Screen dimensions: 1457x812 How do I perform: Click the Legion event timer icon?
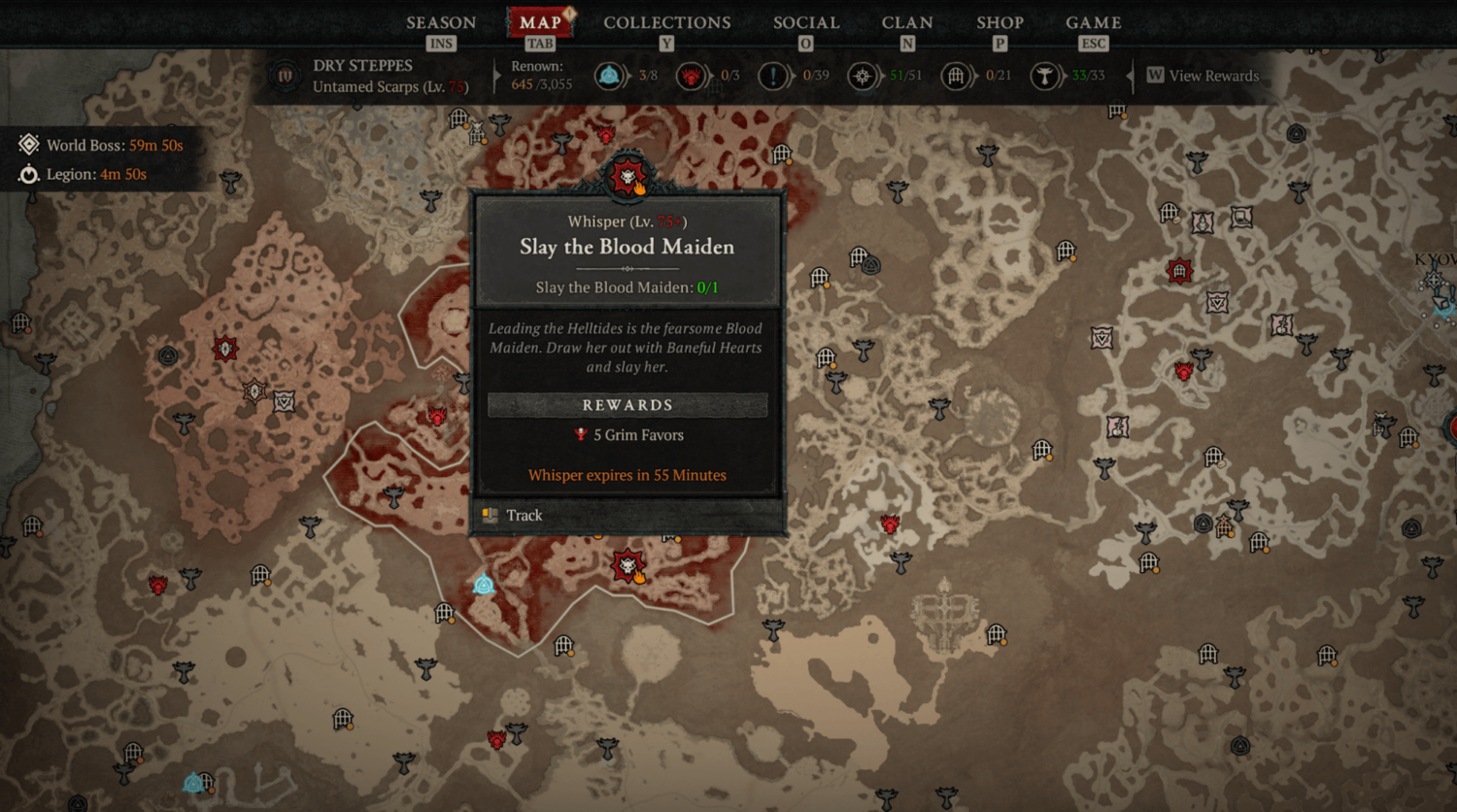click(29, 175)
